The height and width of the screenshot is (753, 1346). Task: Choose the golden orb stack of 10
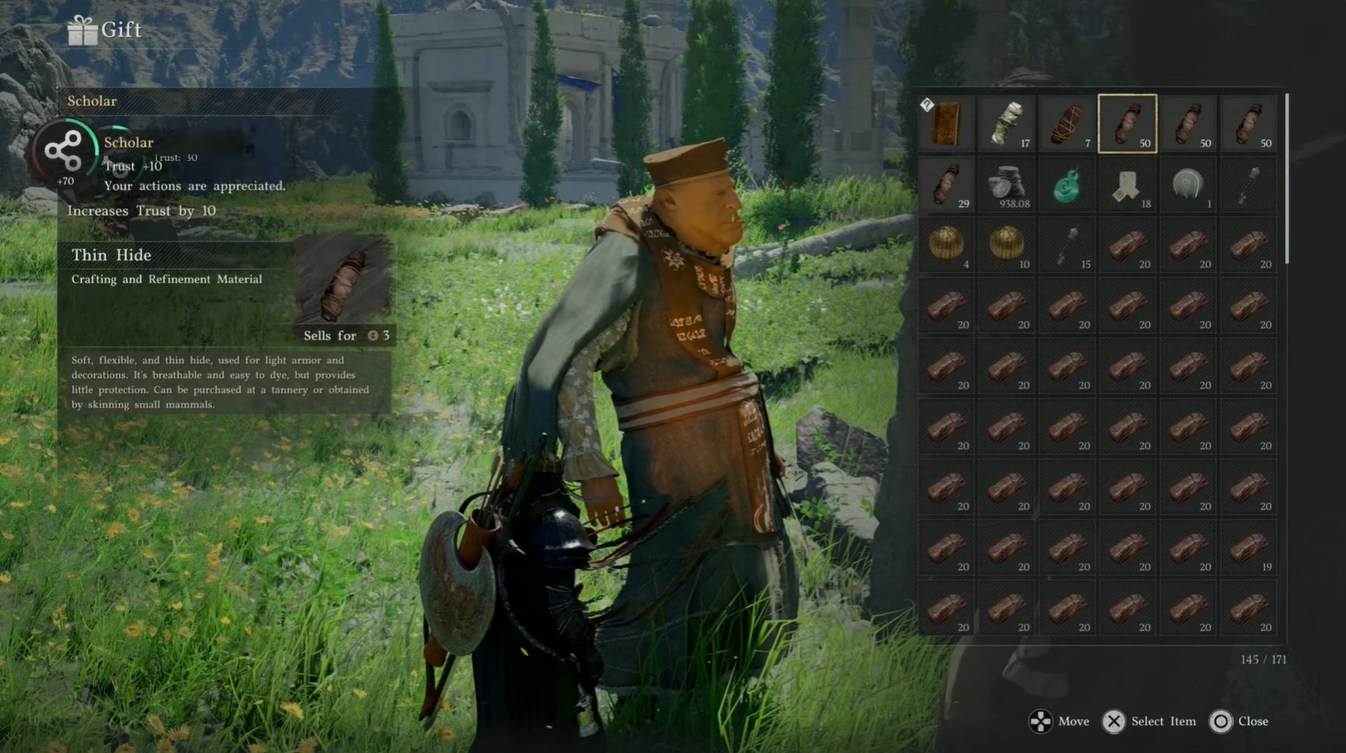click(x=1007, y=245)
